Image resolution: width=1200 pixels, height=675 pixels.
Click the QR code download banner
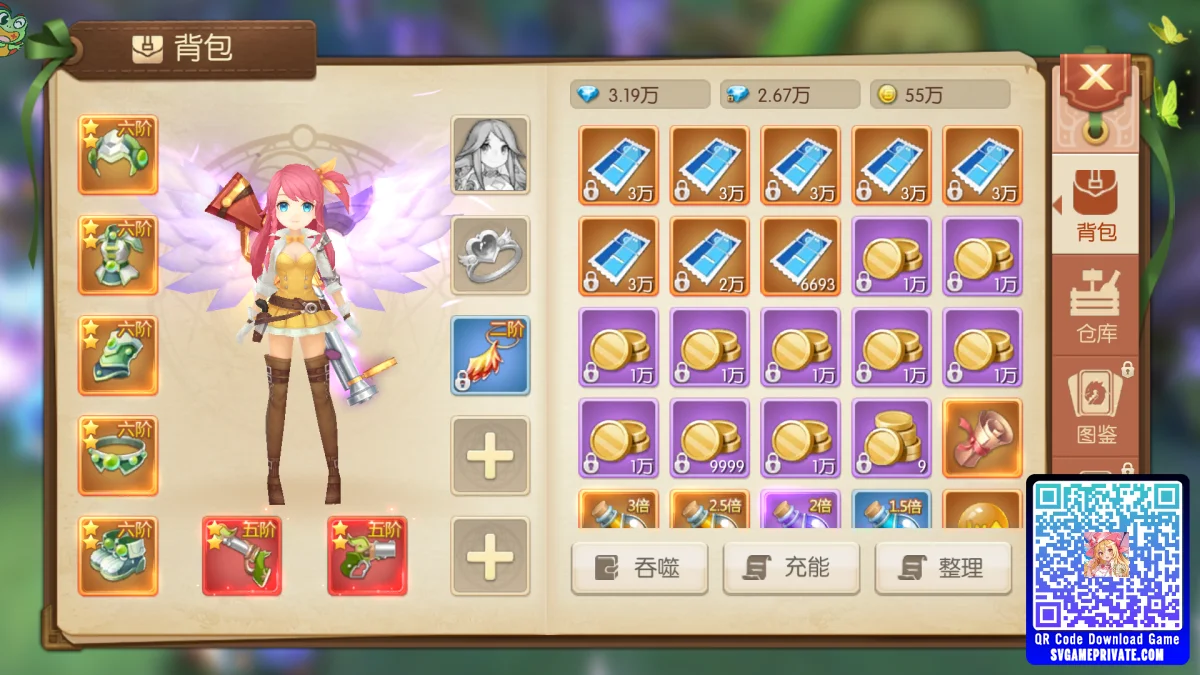click(1107, 568)
